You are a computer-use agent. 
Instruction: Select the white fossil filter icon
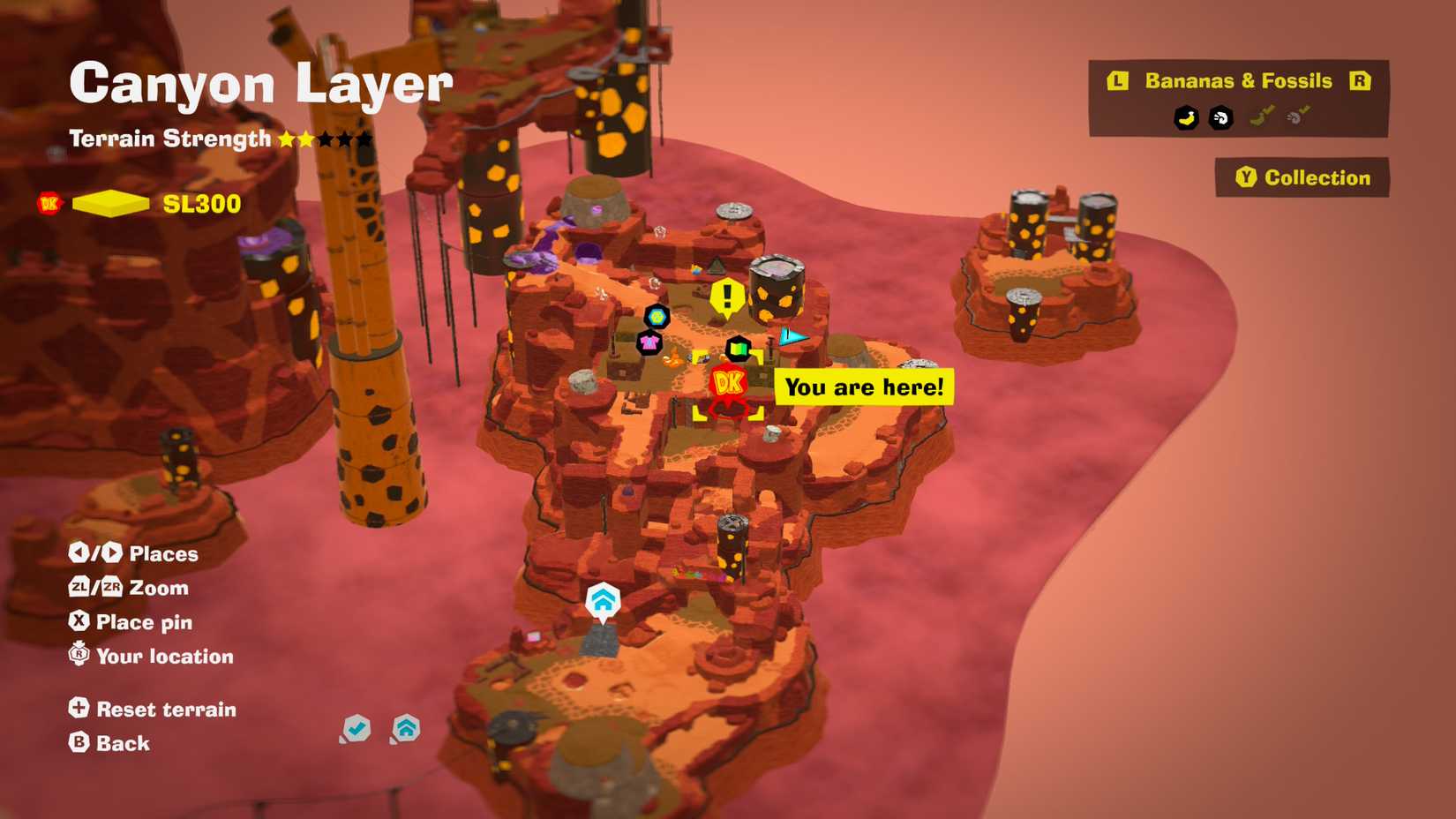click(x=1220, y=117)
